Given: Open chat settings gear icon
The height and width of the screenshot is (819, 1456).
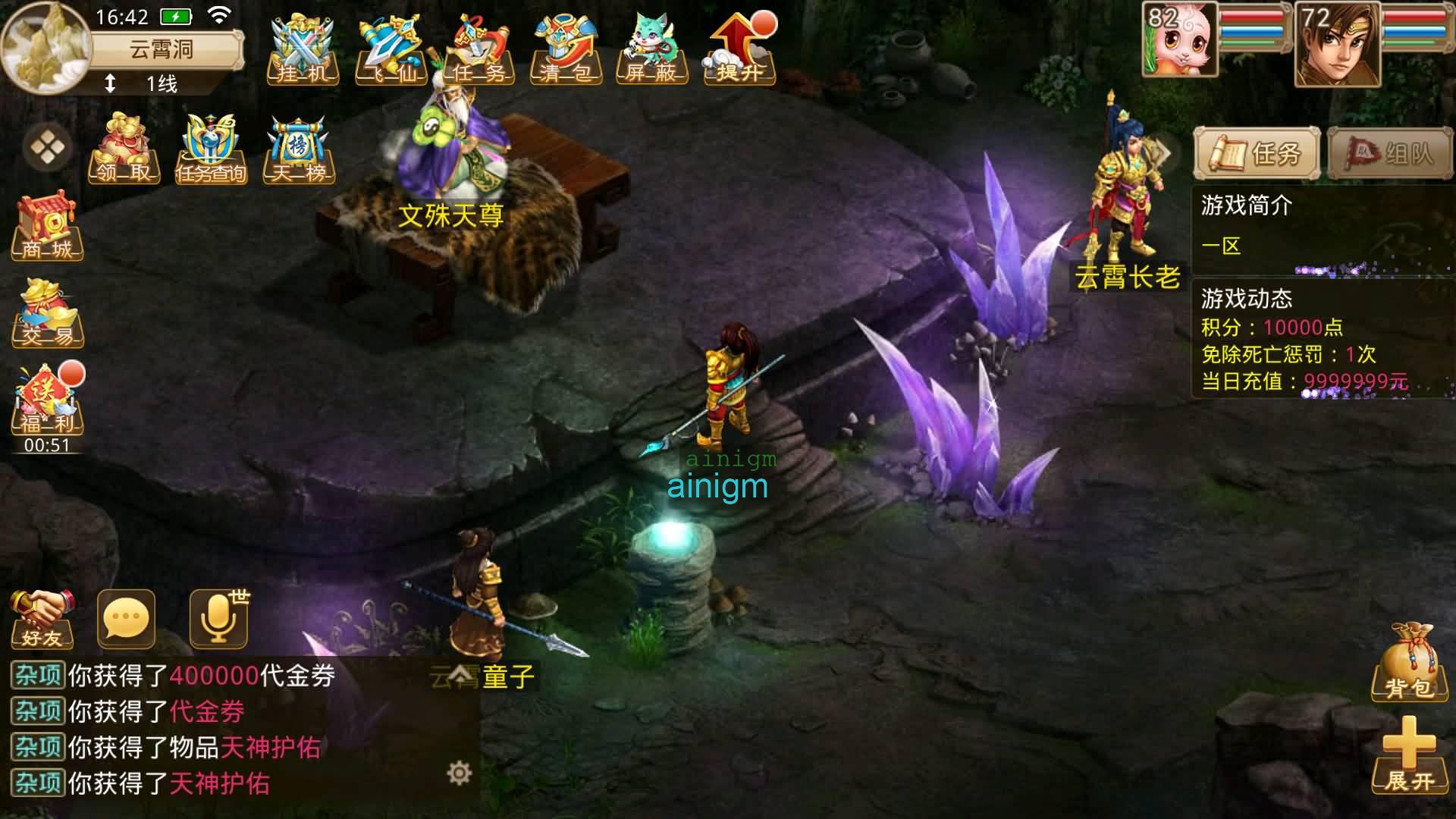Looking at the screenshot, I should pos(459,773).
